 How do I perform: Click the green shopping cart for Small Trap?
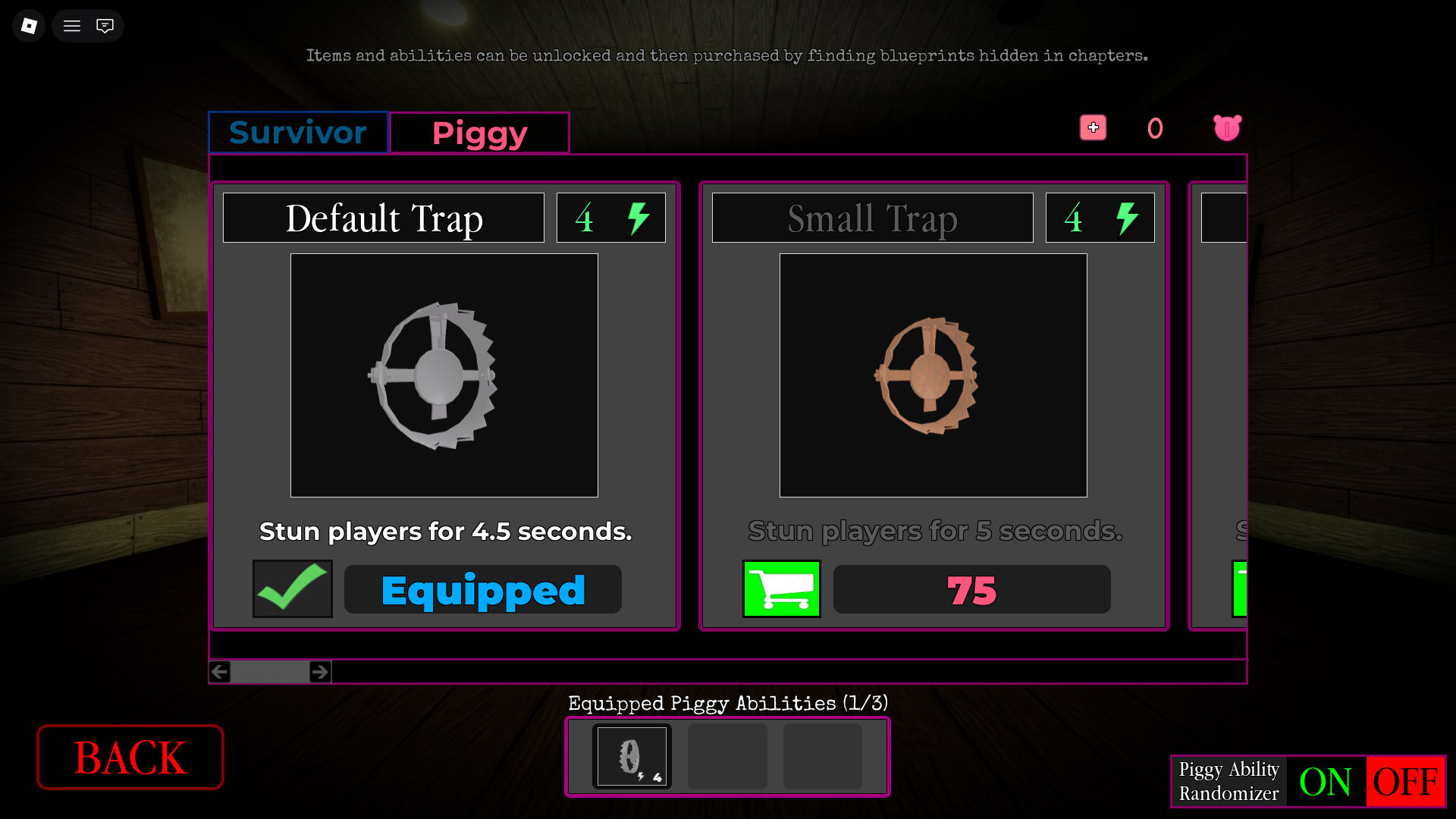click(x=781, y=589)
